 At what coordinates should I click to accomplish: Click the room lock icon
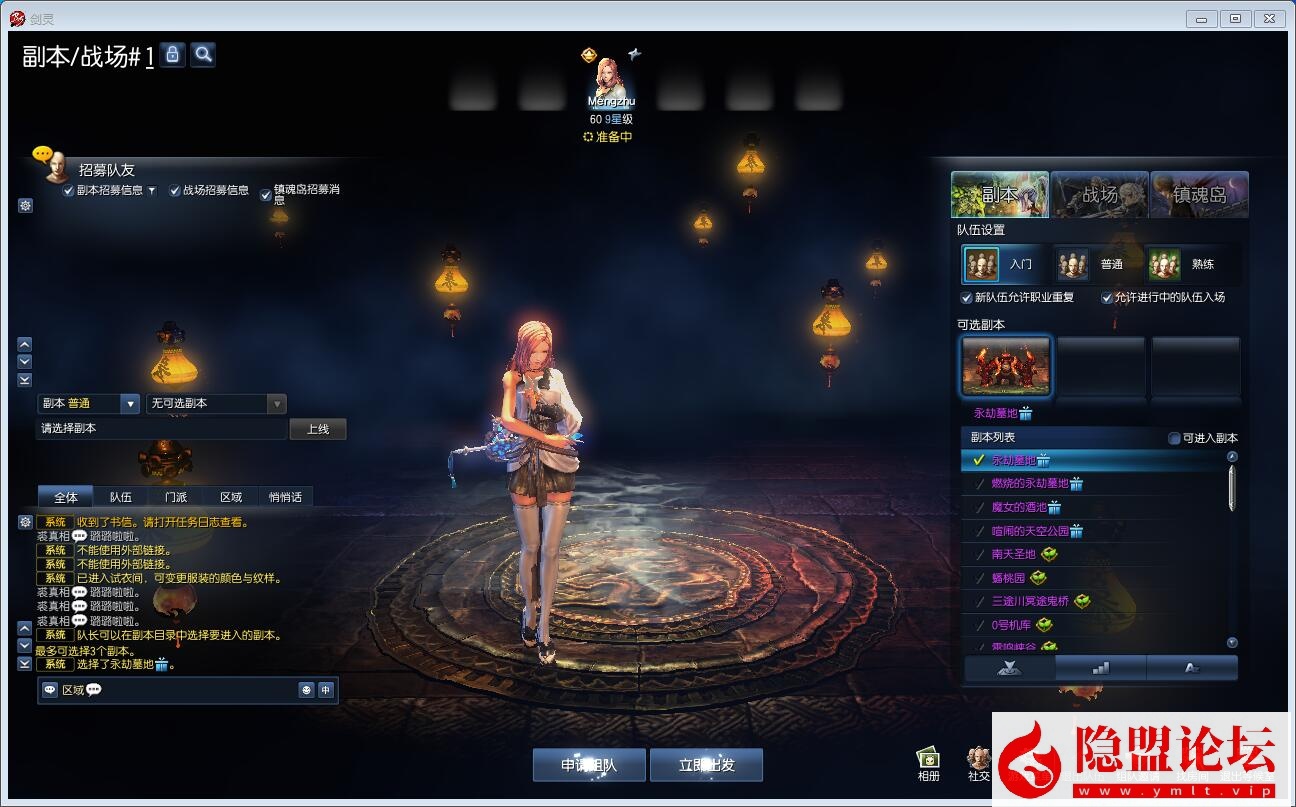(x=172, y=55)
